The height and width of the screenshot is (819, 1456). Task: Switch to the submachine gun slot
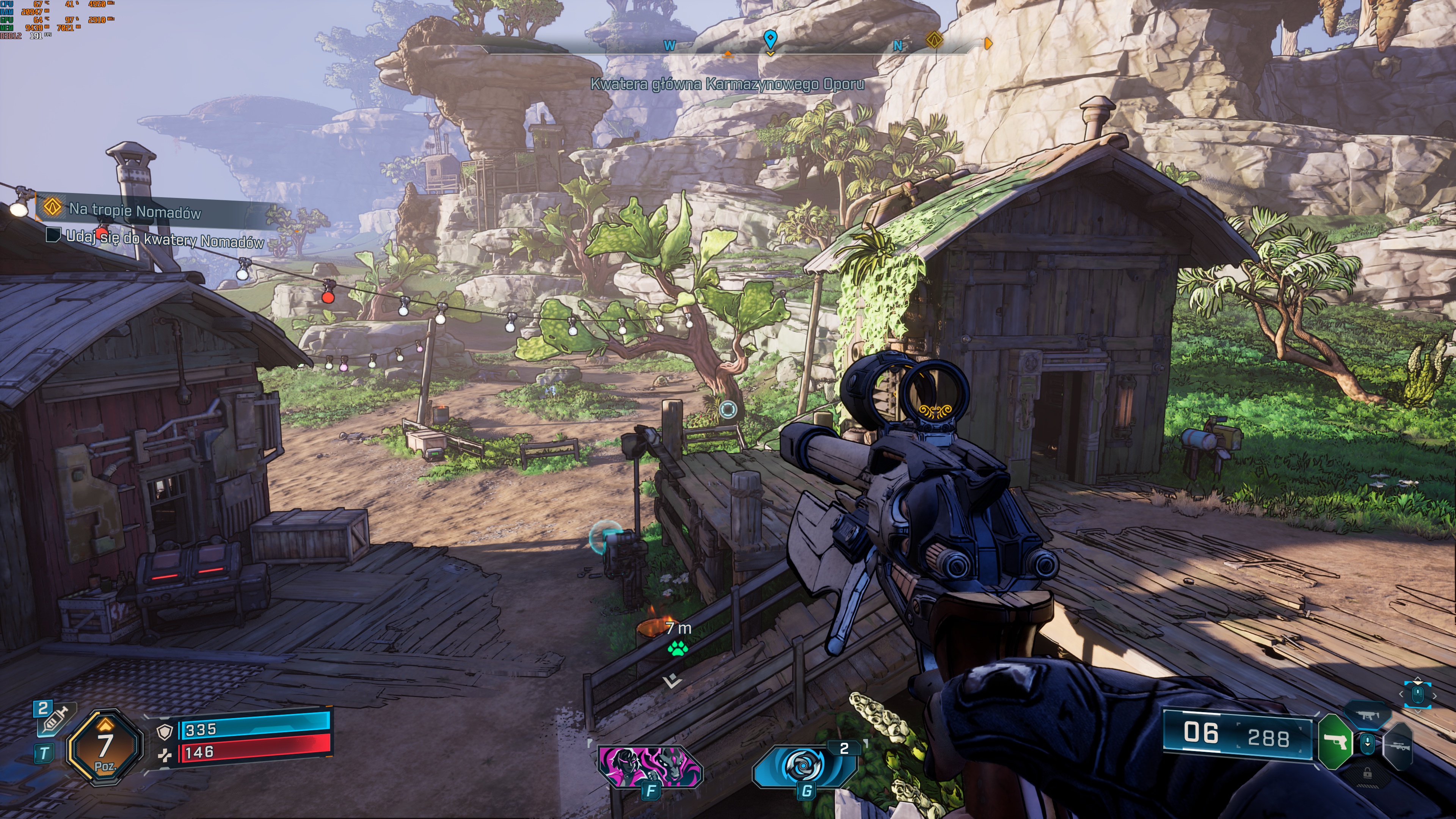tap(1368, 715)
